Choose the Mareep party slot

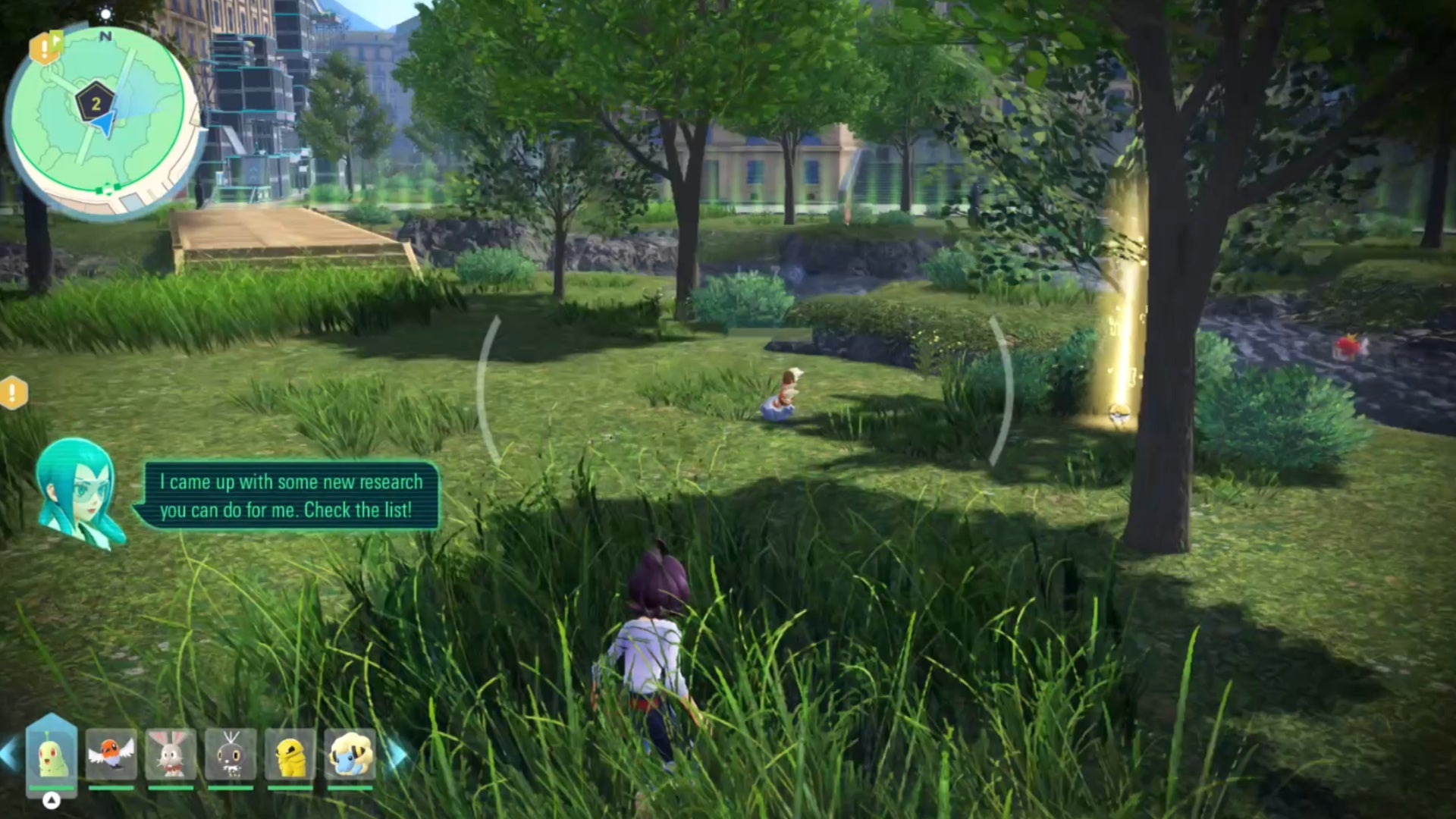click(350, 755)
